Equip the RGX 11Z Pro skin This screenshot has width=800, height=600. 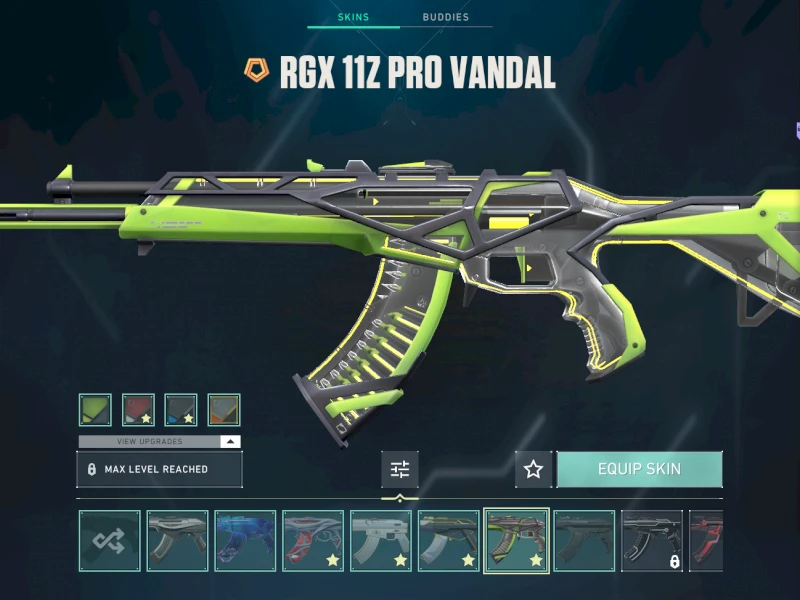(x=639, y=469)
